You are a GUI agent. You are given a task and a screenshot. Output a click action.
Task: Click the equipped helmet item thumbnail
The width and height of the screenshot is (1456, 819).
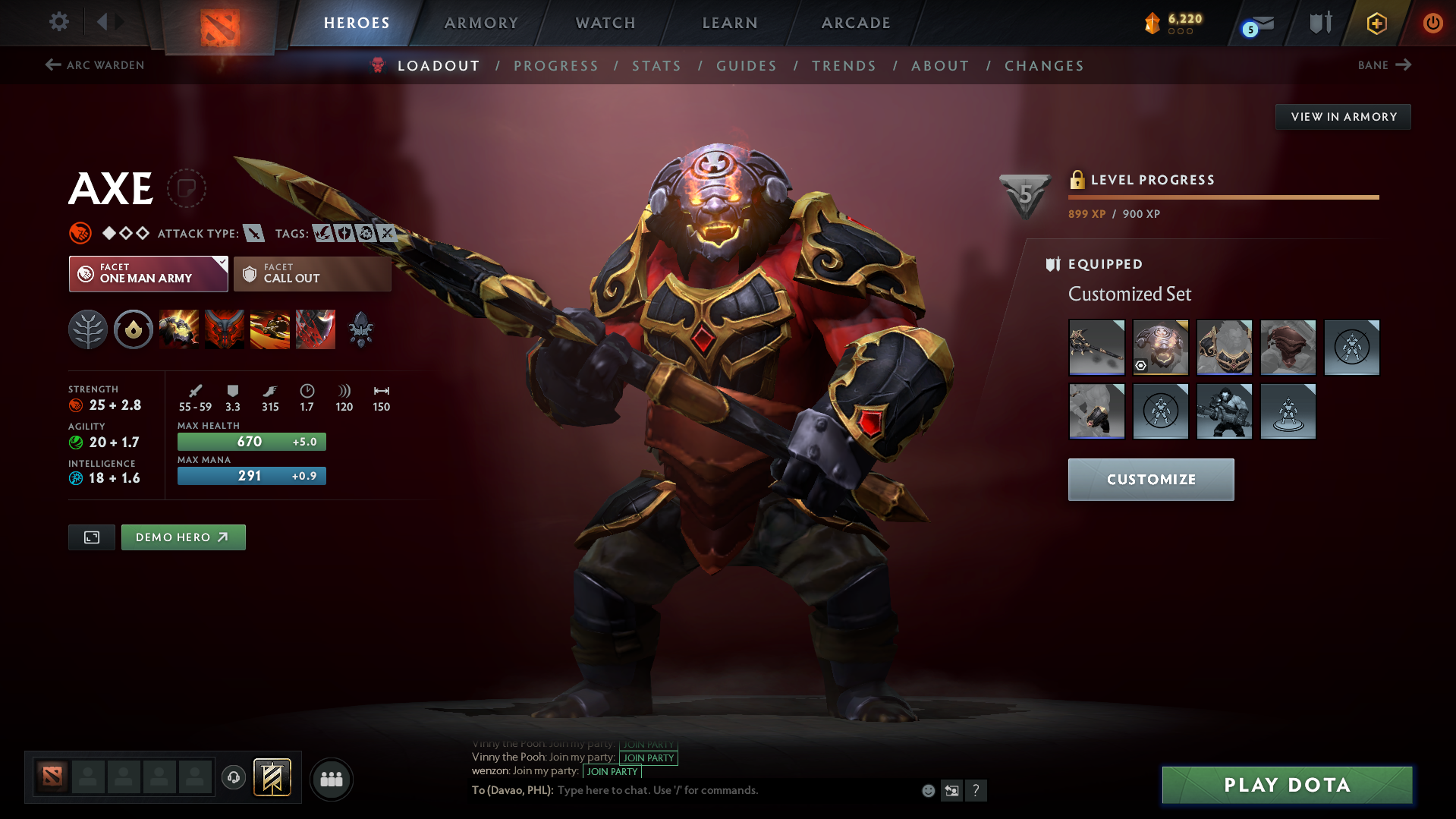click(x=1161, y=347)
